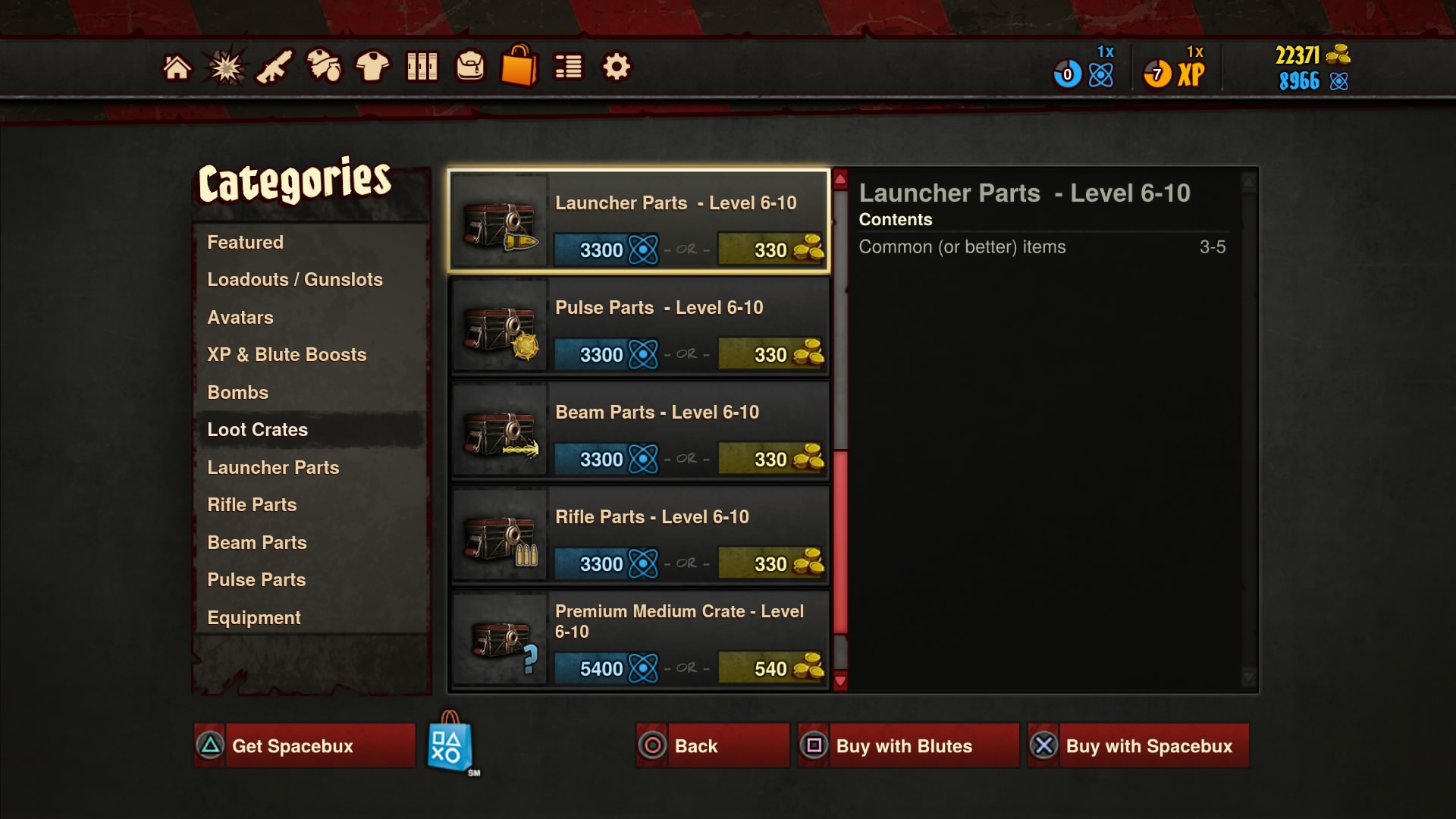The width and height of the screenshot is (1456, 819).
Task: Open the quest list icon
Action: coord(568,67)
